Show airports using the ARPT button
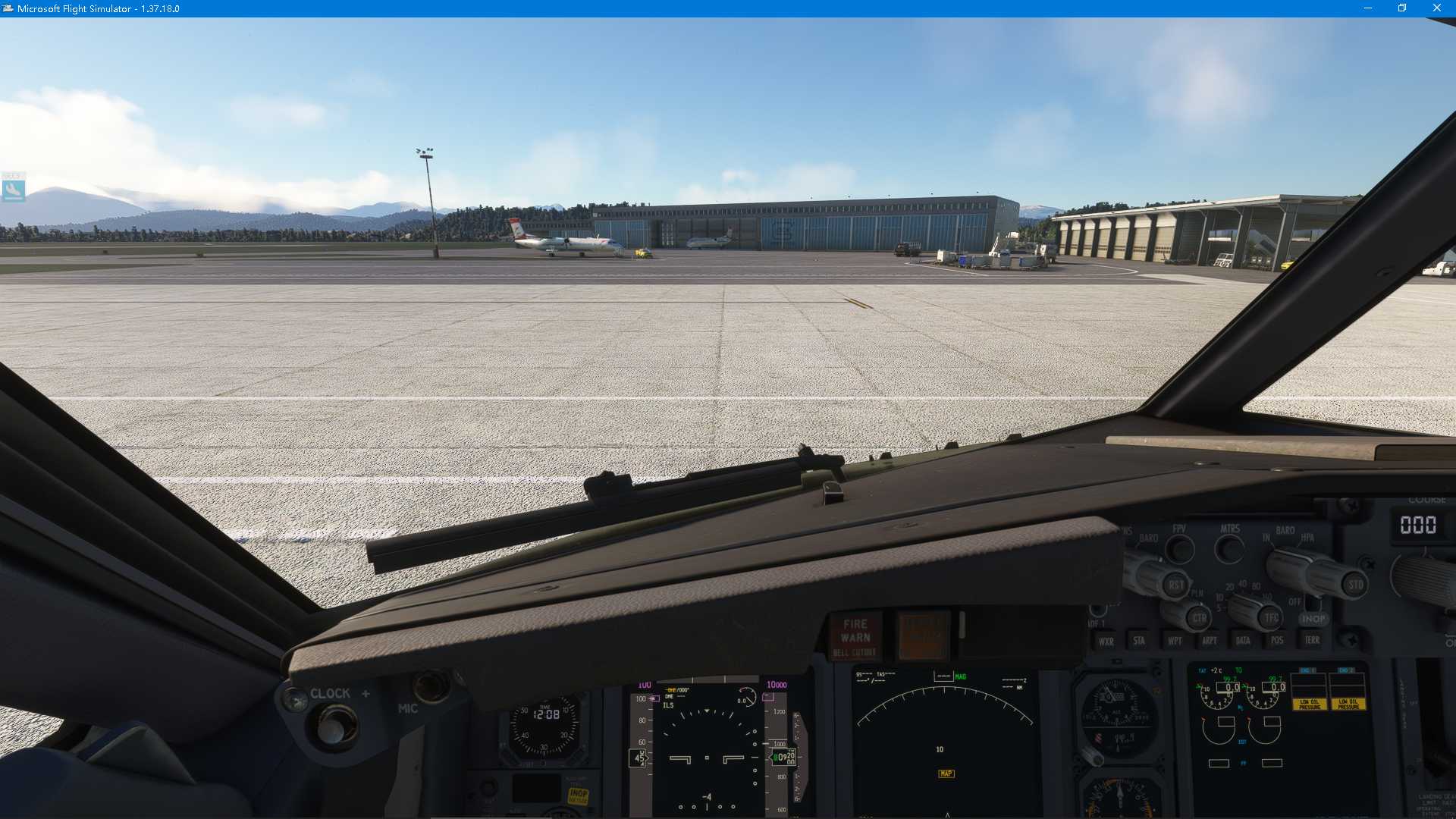Viewport: 1456px width, 819px height. (1210, 640)
